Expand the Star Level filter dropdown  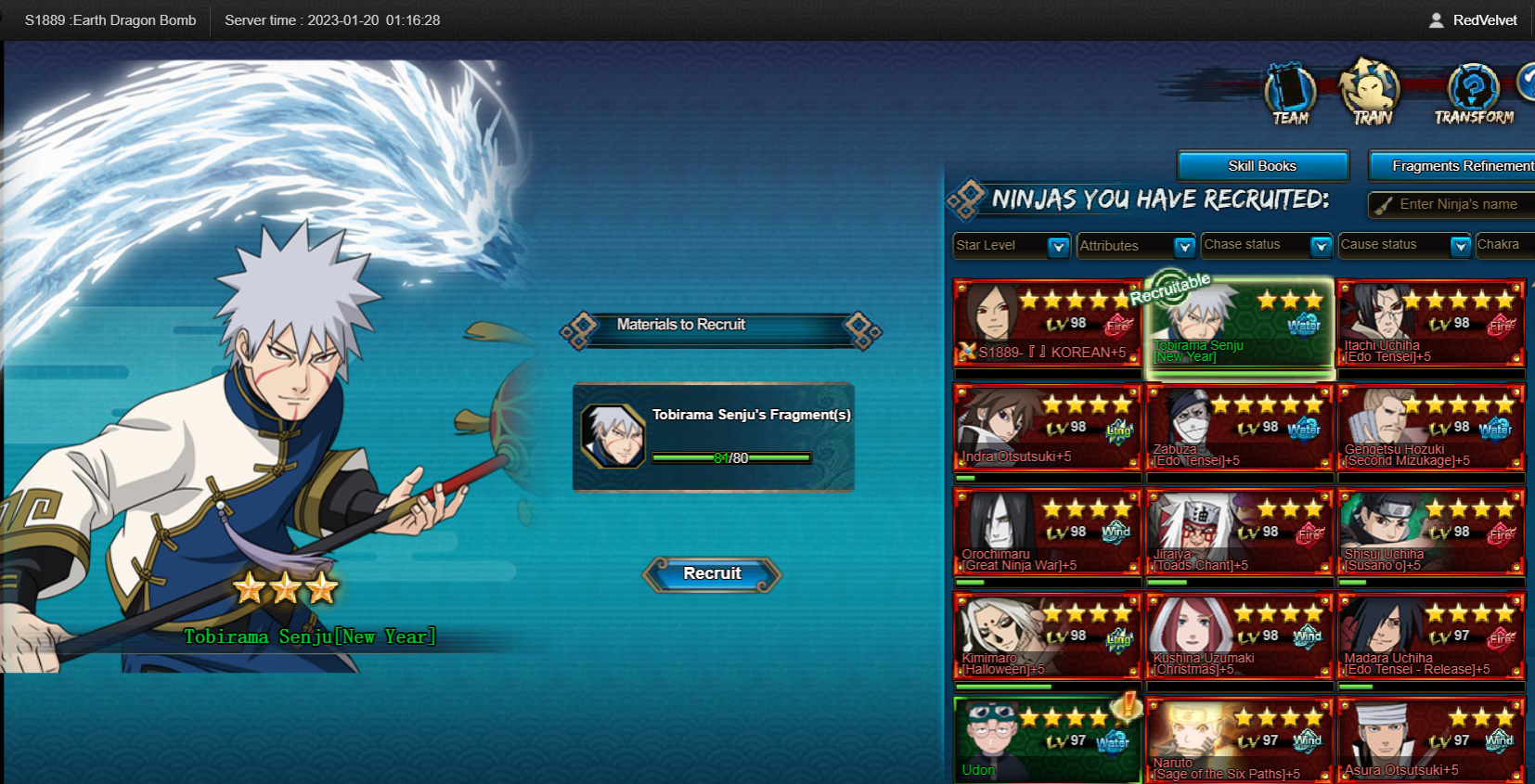[x=1057, y=246]
